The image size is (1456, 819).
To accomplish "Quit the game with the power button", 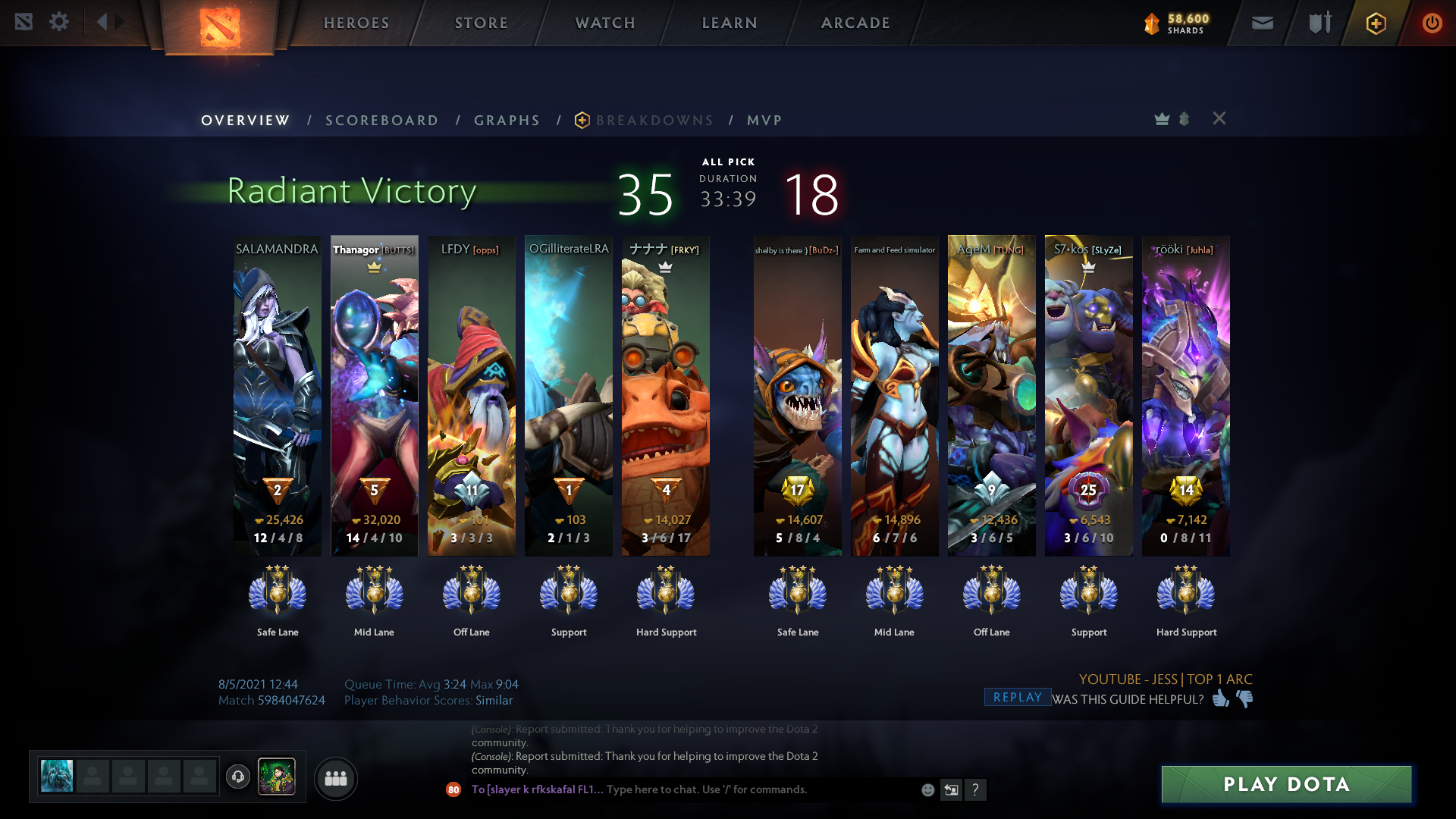I will pos(1432,23).
